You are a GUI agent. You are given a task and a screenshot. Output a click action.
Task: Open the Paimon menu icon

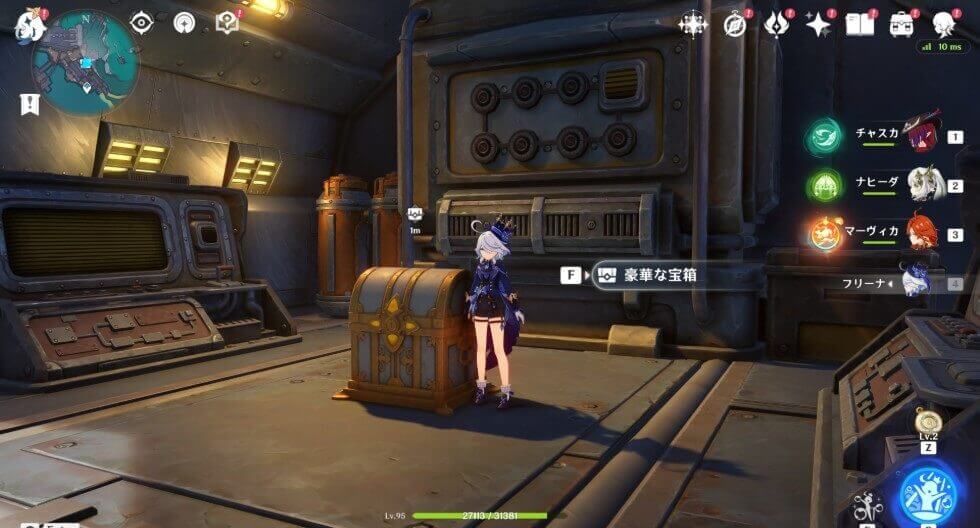[x=30, y=24]
